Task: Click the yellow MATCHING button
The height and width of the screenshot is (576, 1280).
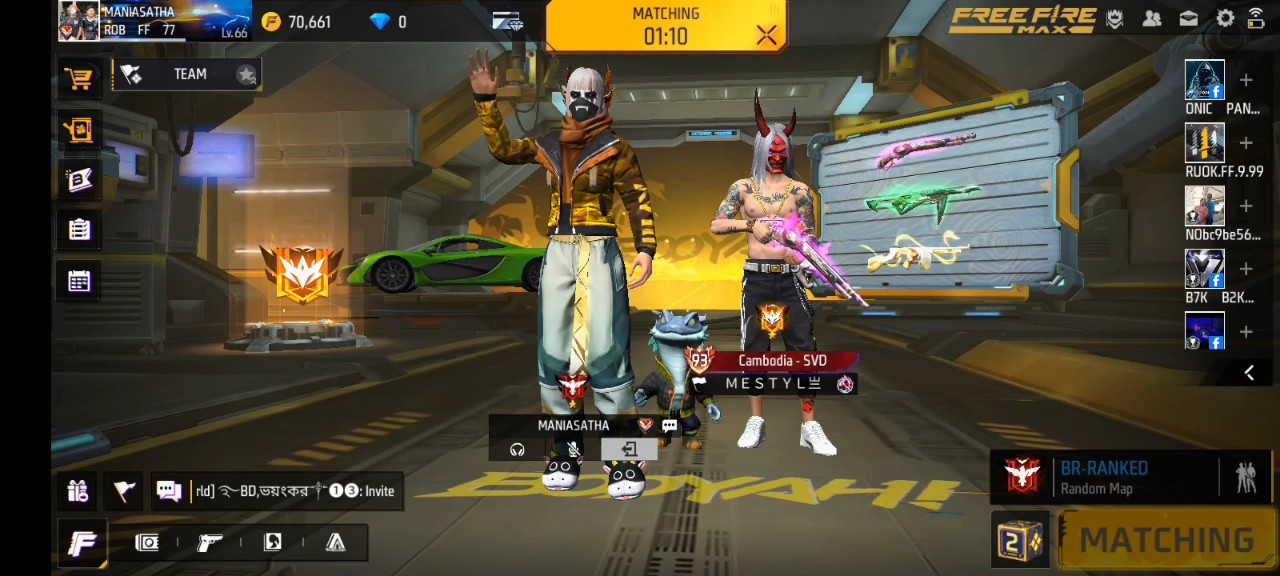Action: click(1166, 540)
